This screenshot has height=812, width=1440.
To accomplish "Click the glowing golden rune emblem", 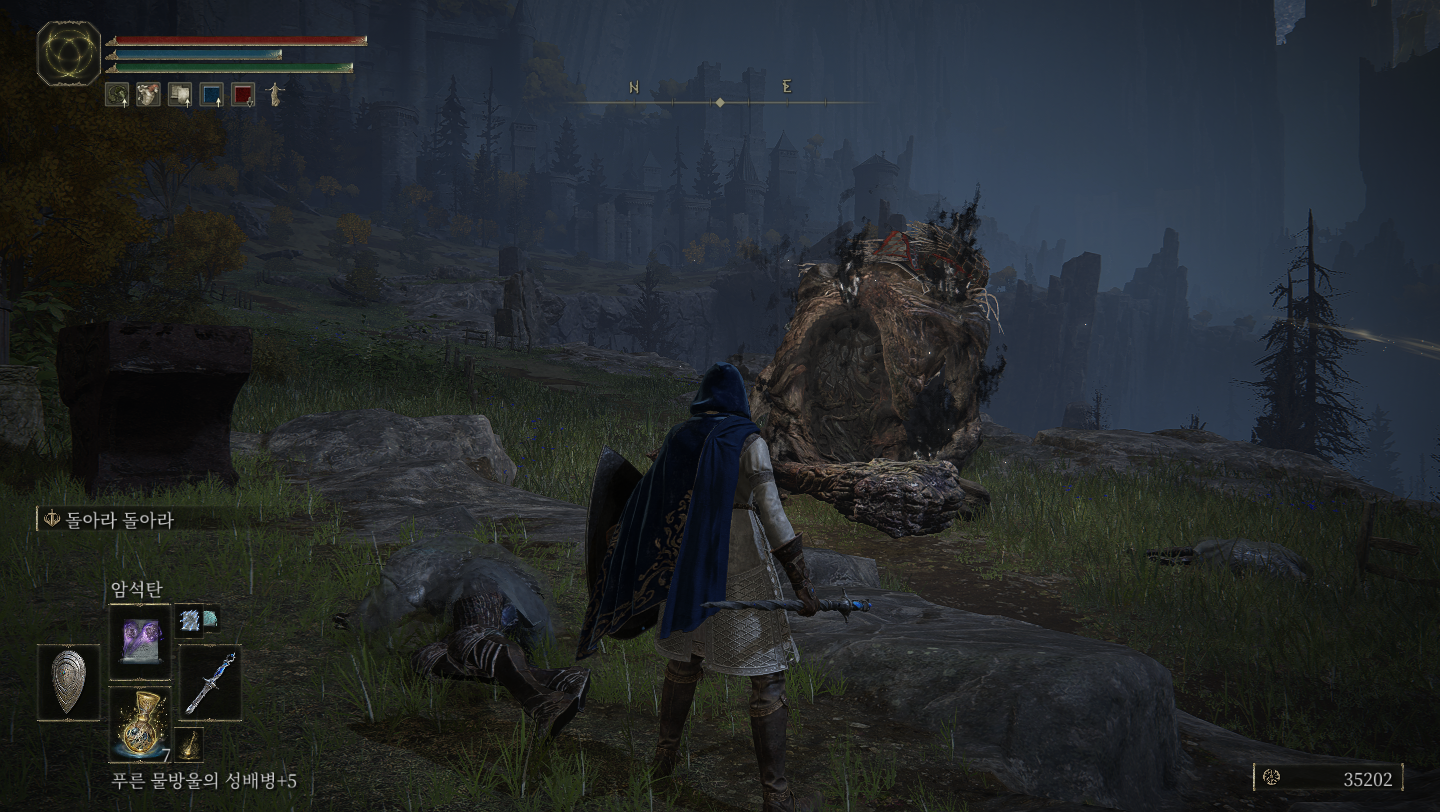I will click(68, 52).
